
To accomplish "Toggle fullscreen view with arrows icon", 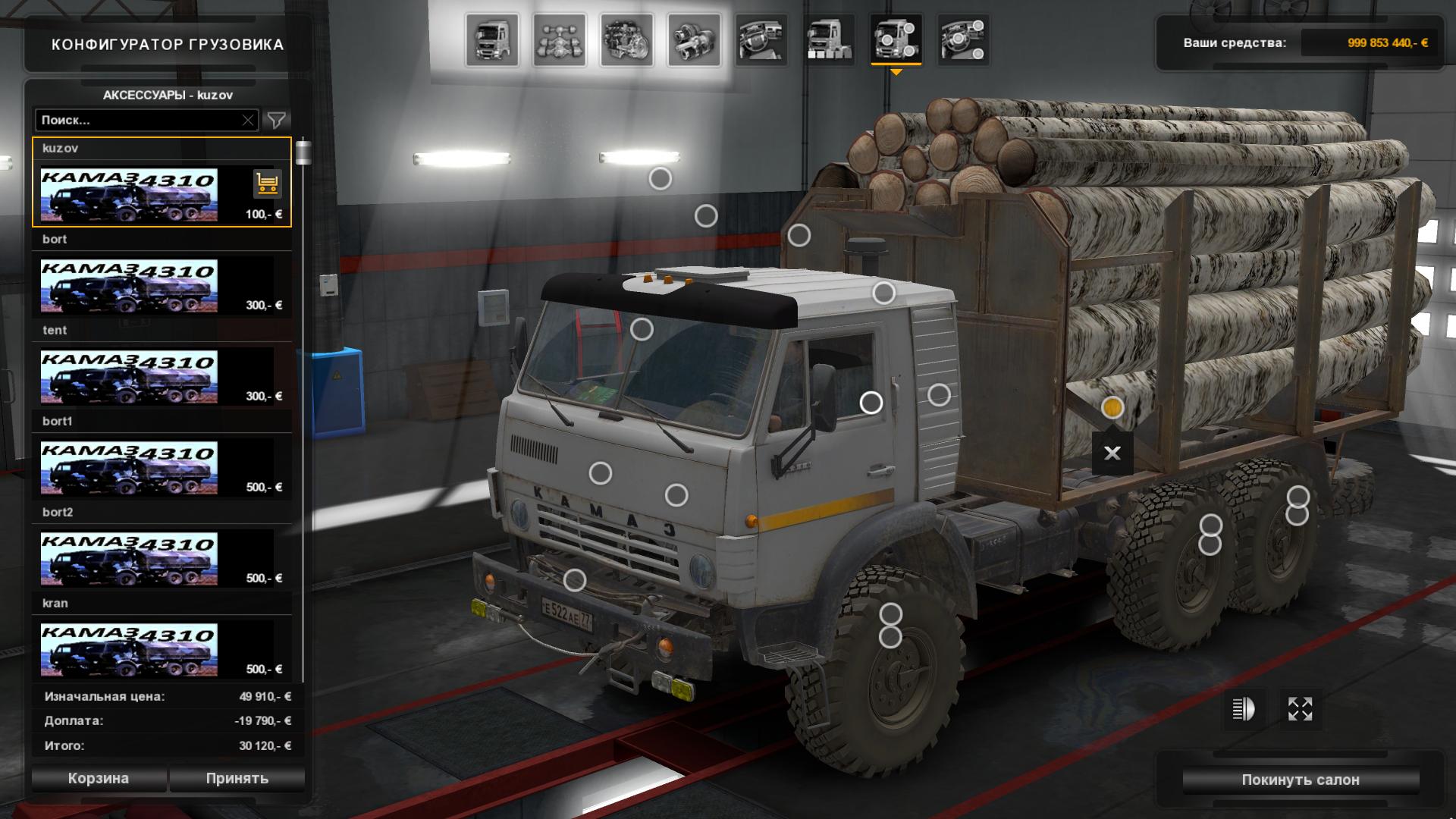I will pyautogui.click(x=1300, y=709).
